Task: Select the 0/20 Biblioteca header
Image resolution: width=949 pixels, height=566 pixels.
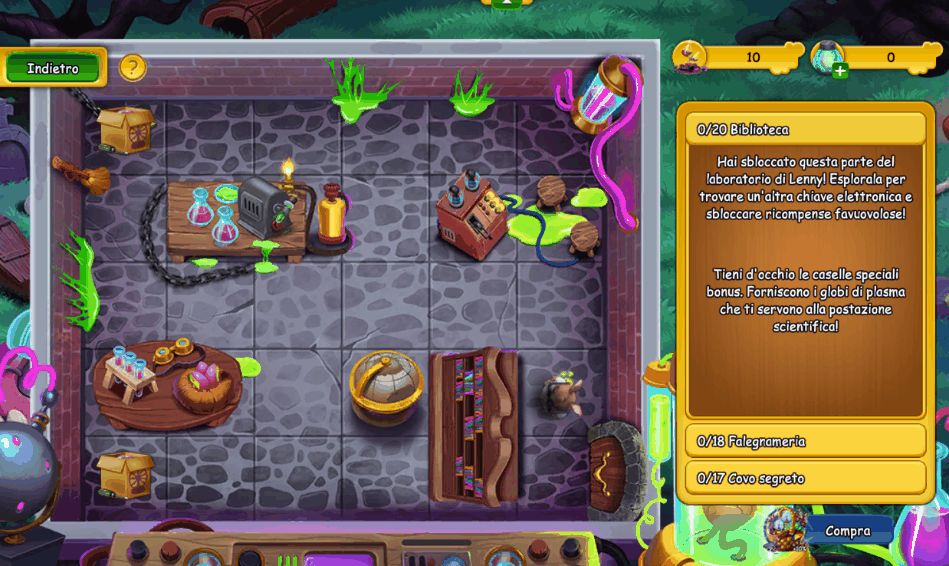Action: tap(805, 130)
